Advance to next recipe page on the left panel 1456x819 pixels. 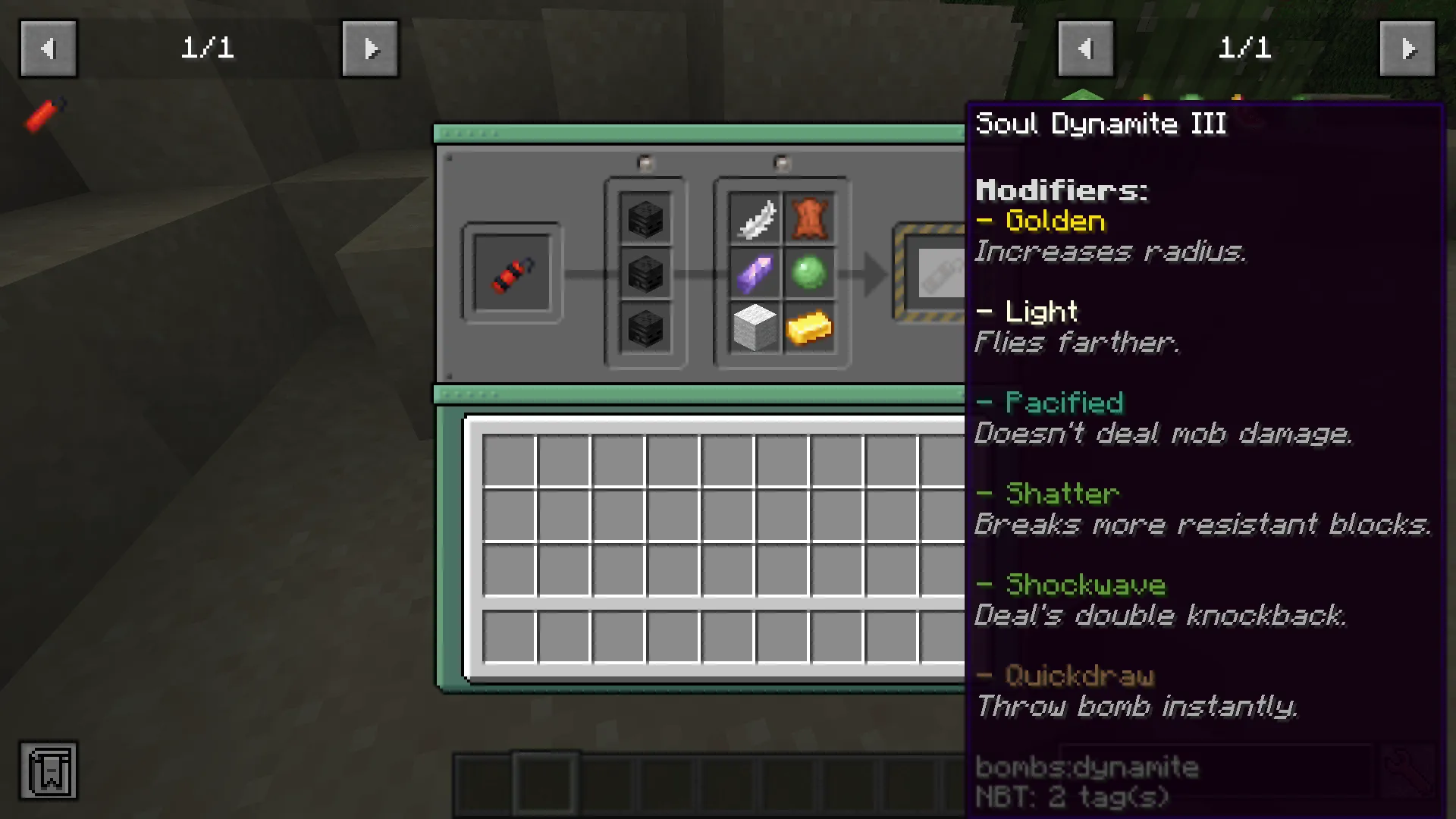(x=370, y=49)
